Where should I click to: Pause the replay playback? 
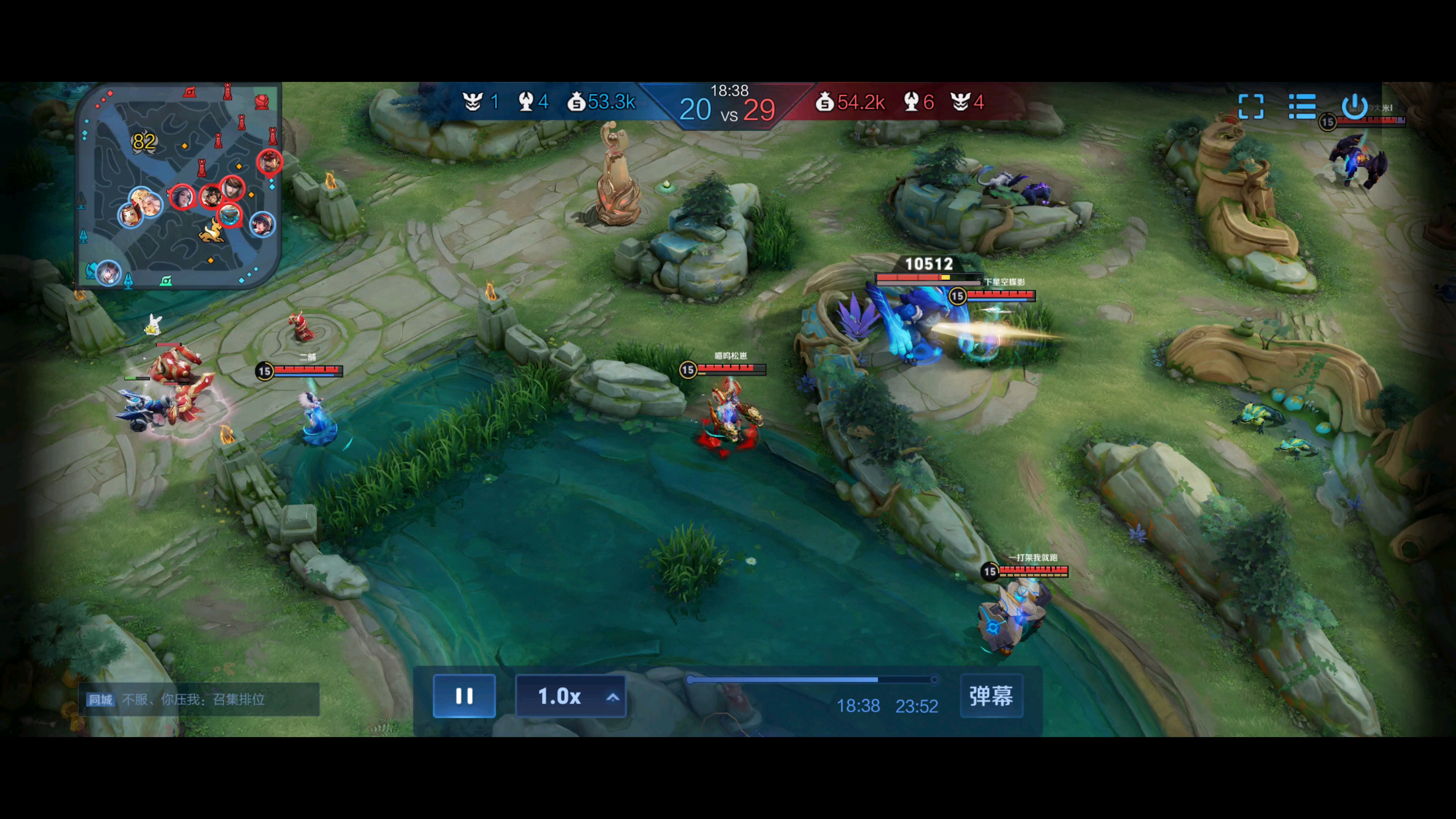pos(464,696)
